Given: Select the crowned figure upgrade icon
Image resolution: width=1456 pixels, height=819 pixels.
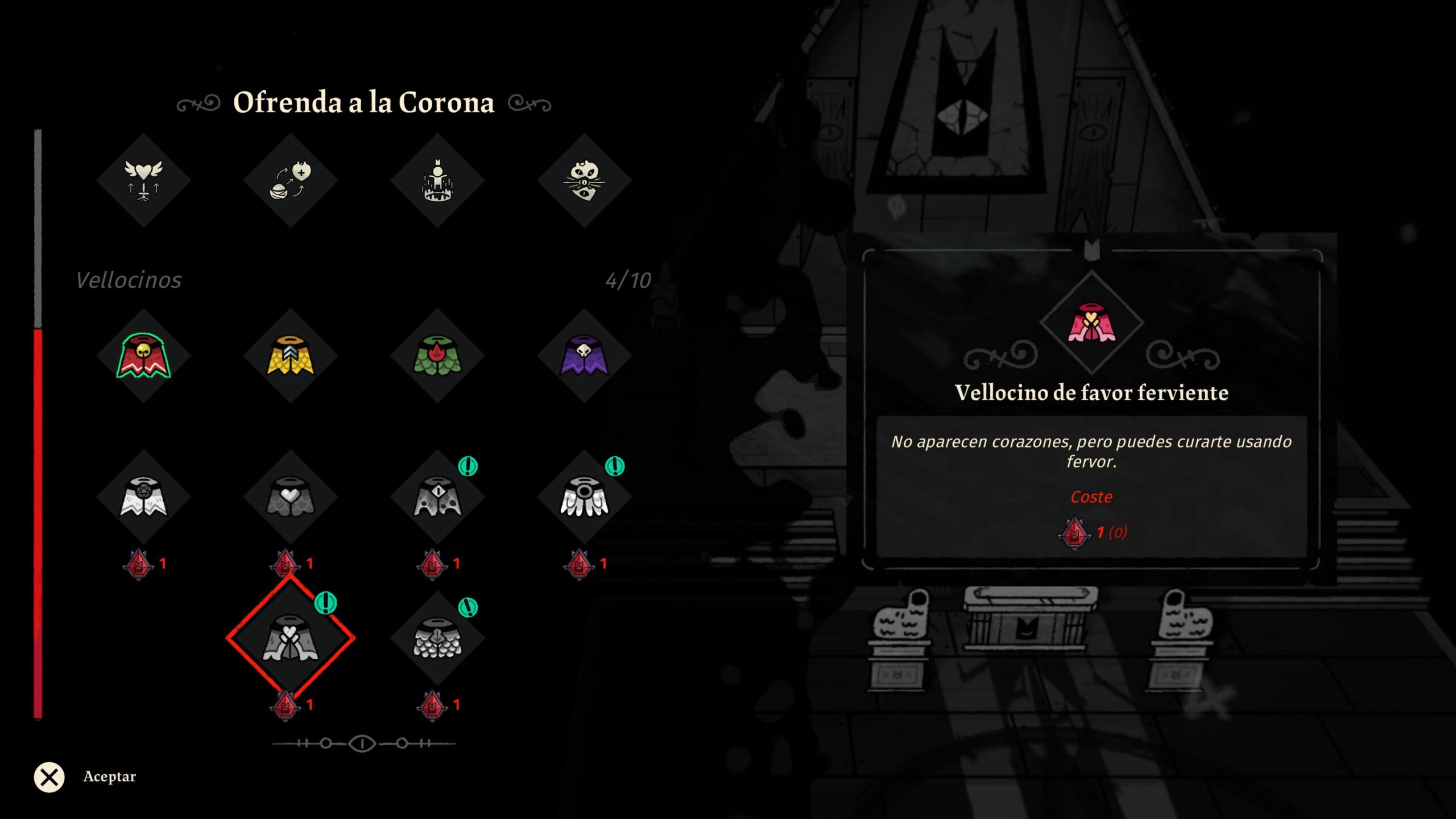Looking at the screenshot, I should coord(437,180).
